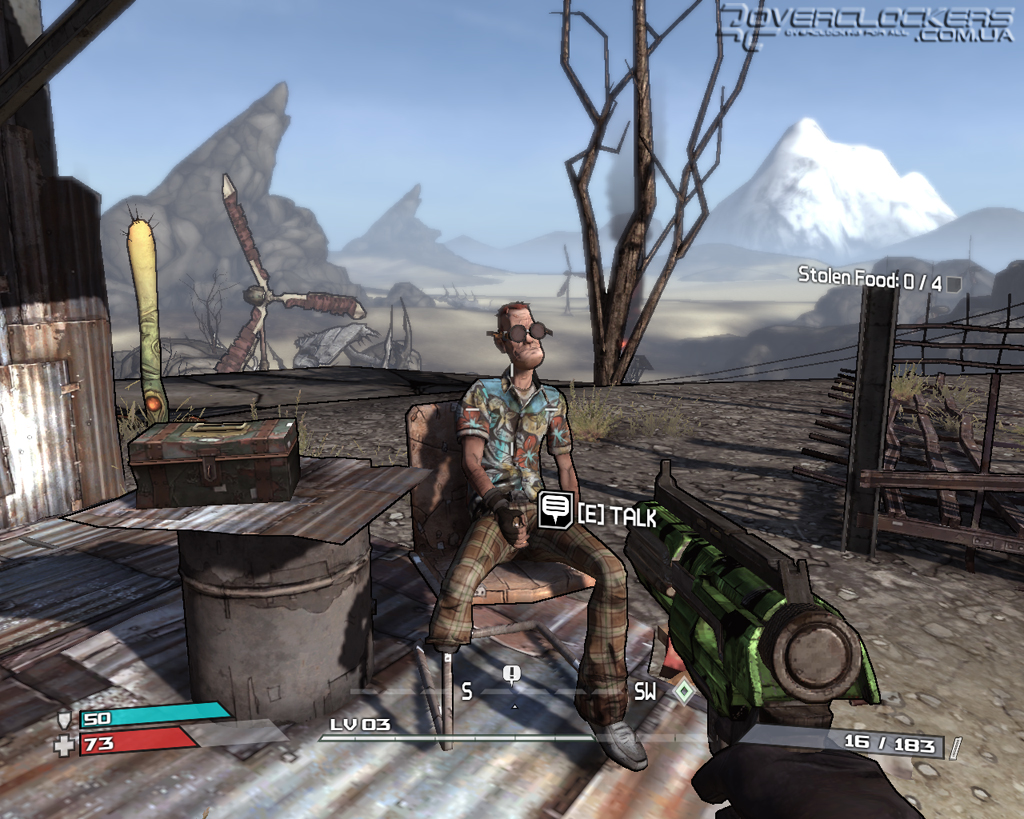1024x819 pixels.
Task: Select the diamond waypoint marker on the compass
Action: pos(683,691)
